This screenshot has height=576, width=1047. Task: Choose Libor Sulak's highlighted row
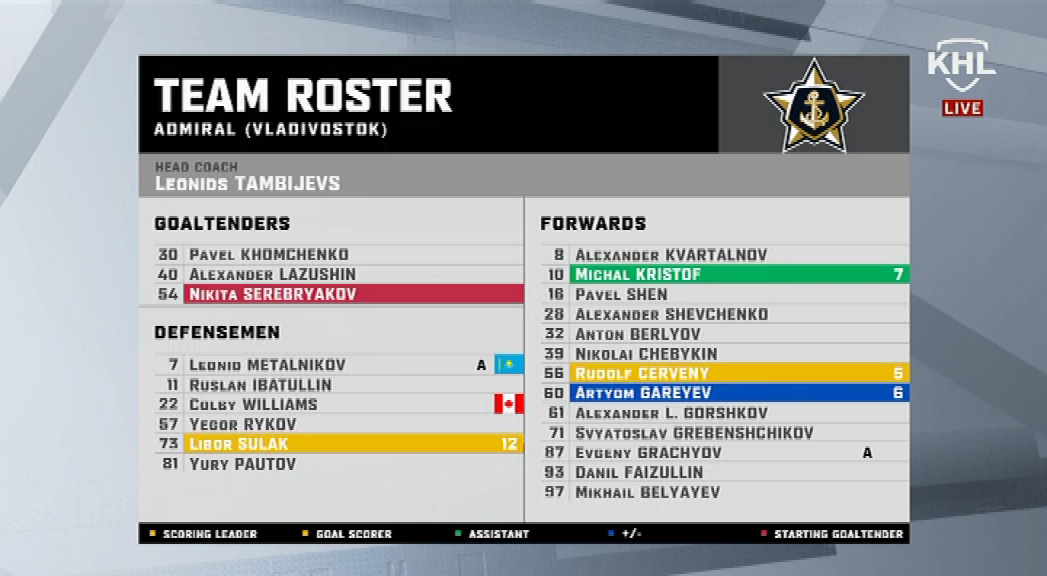point(340,444)
